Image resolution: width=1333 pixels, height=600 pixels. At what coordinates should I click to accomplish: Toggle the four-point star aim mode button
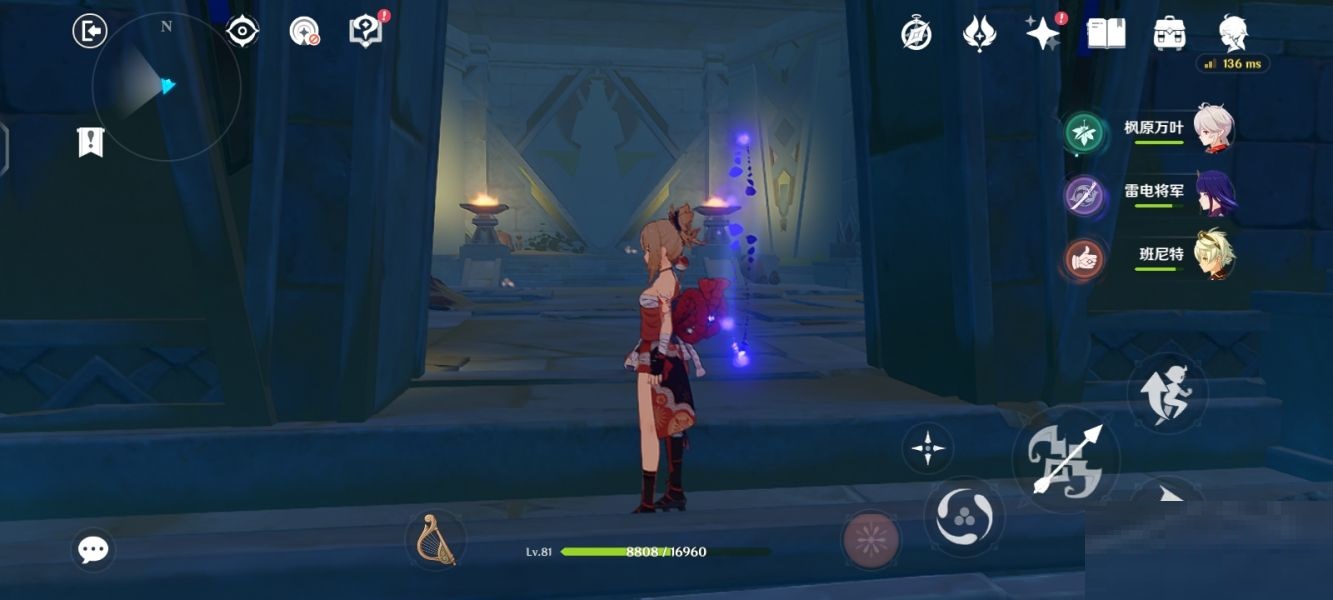click(x=927, y=448)
